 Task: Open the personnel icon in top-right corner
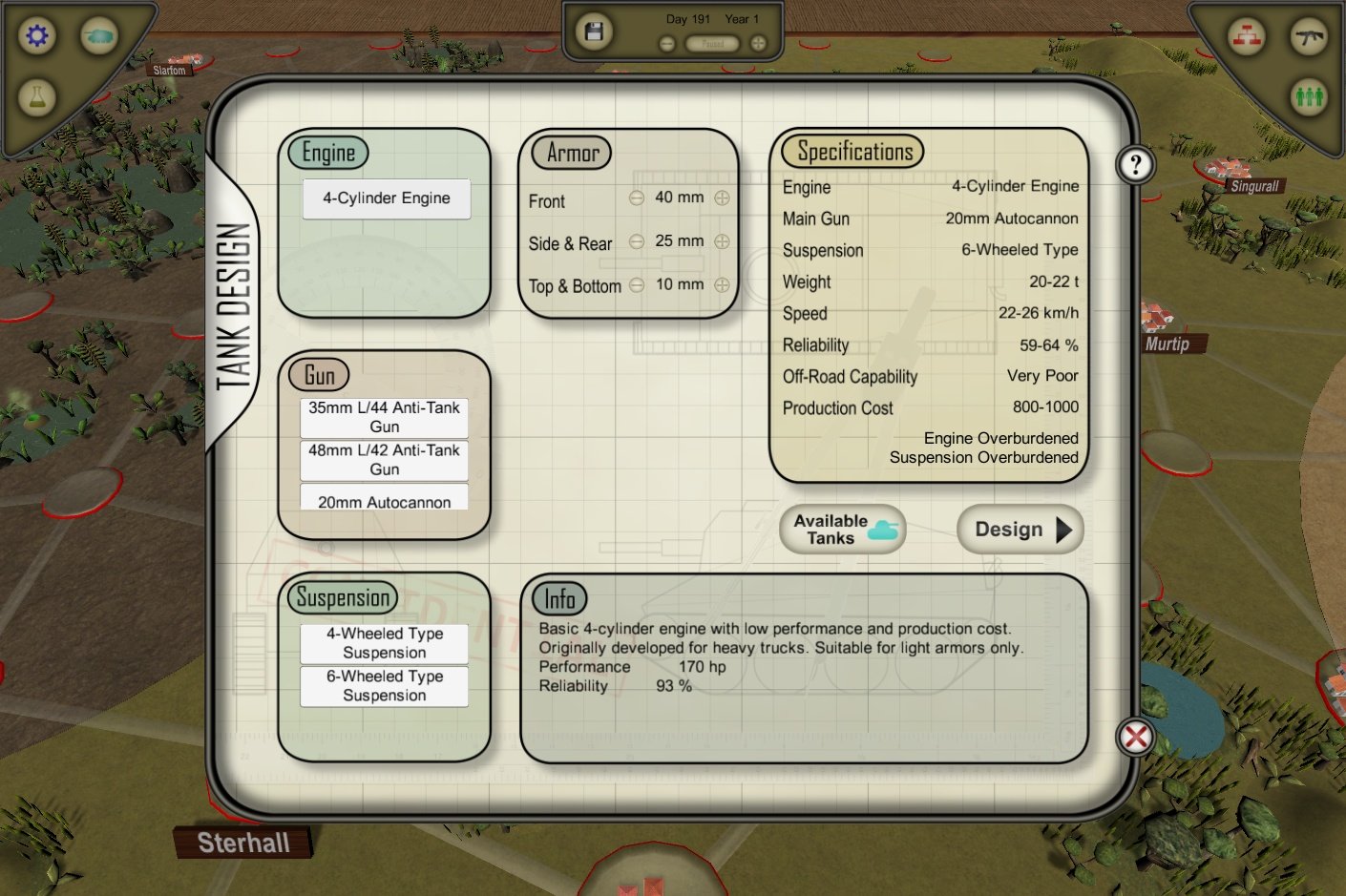1308,95
